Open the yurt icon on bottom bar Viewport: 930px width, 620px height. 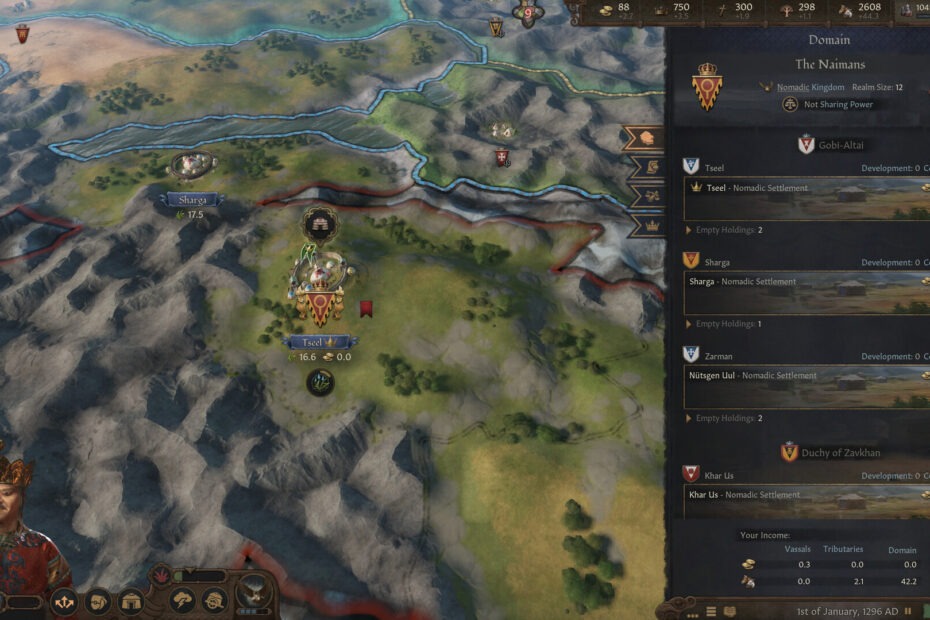coord(132,602)
